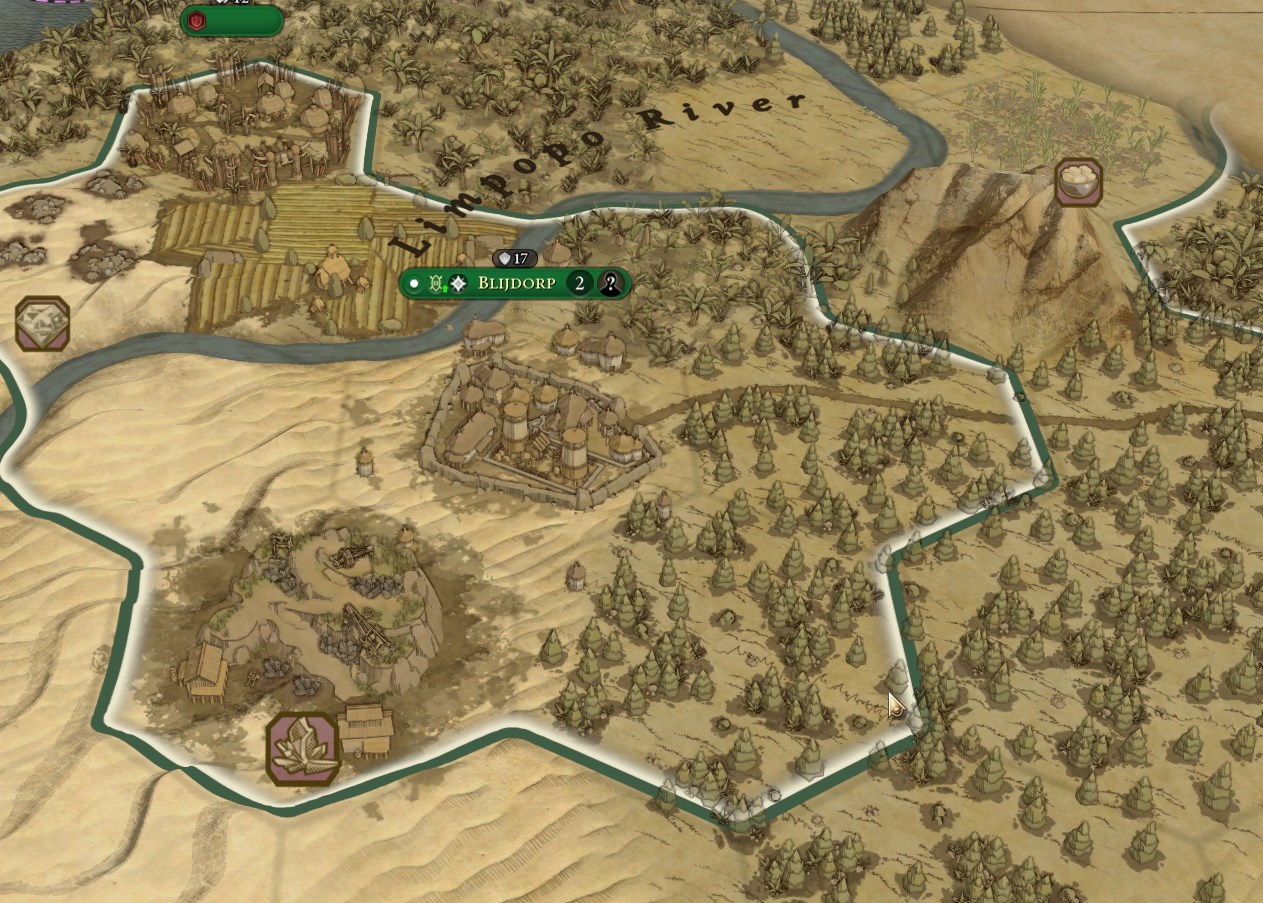Screen dimensions: 1263x903
Task: Click the green beetle icon on Blijdorp's banner
Action: (436, 284)
